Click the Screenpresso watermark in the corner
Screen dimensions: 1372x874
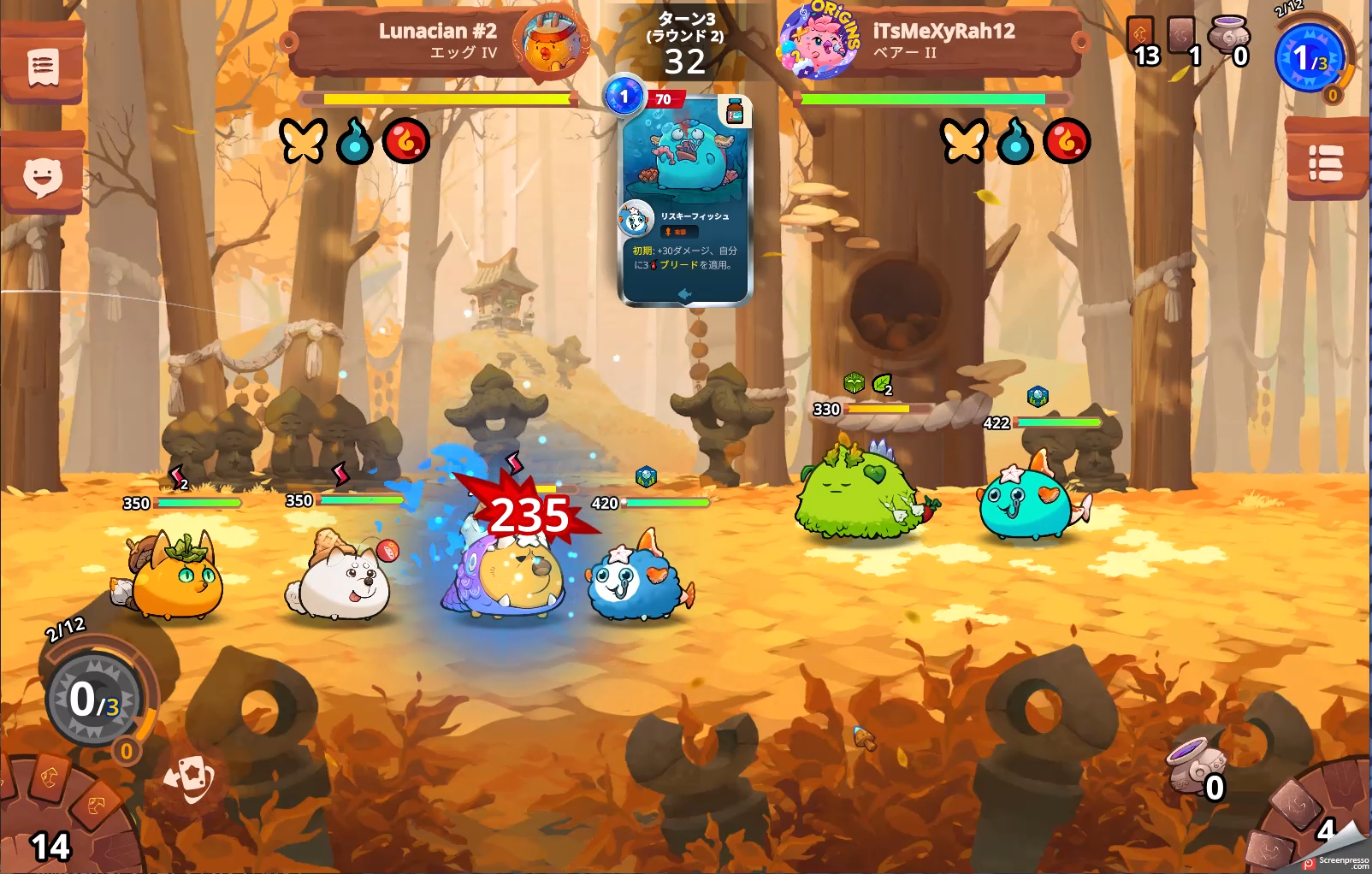[x=1338, y=862]
